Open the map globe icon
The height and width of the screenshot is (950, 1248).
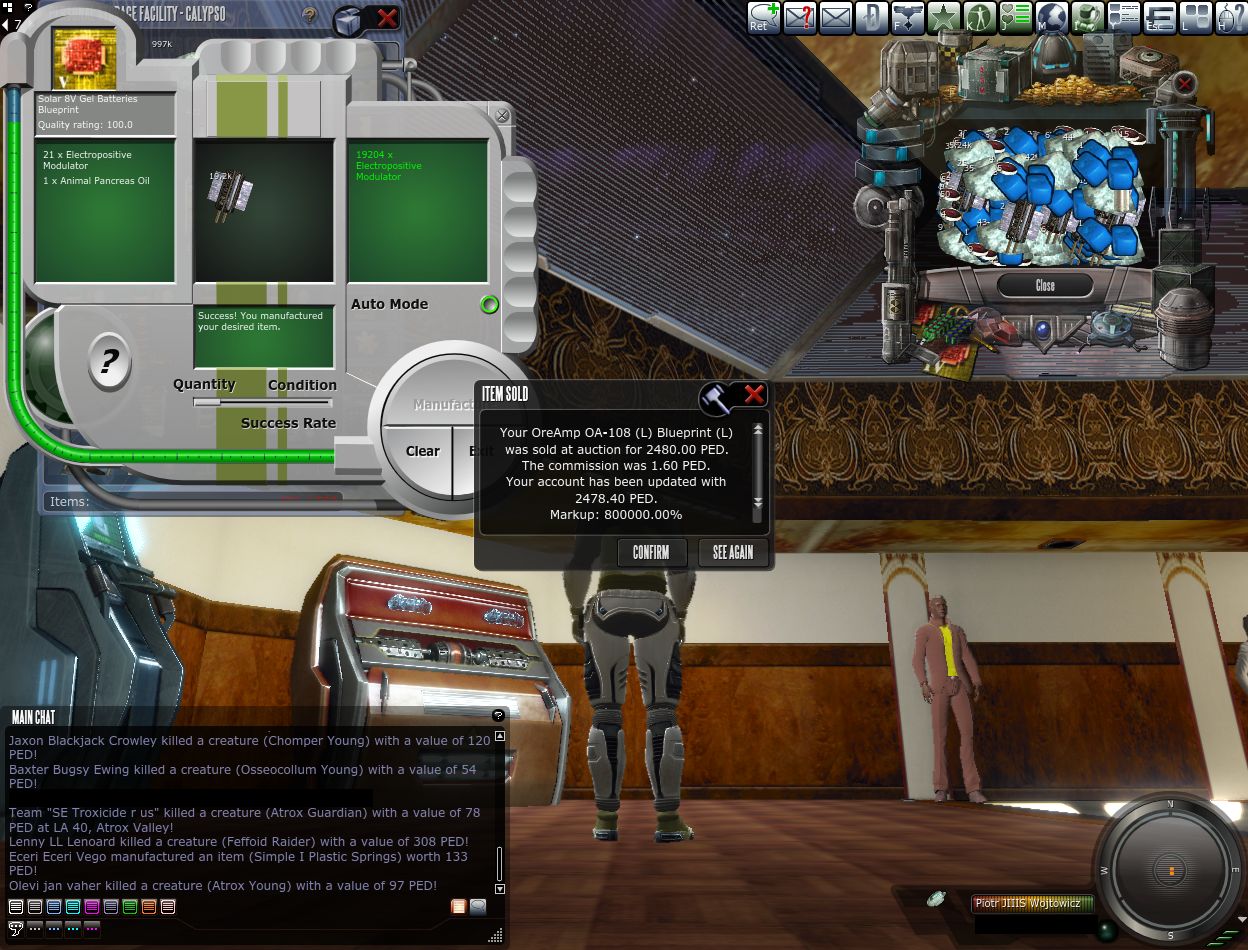(1051, 17)
